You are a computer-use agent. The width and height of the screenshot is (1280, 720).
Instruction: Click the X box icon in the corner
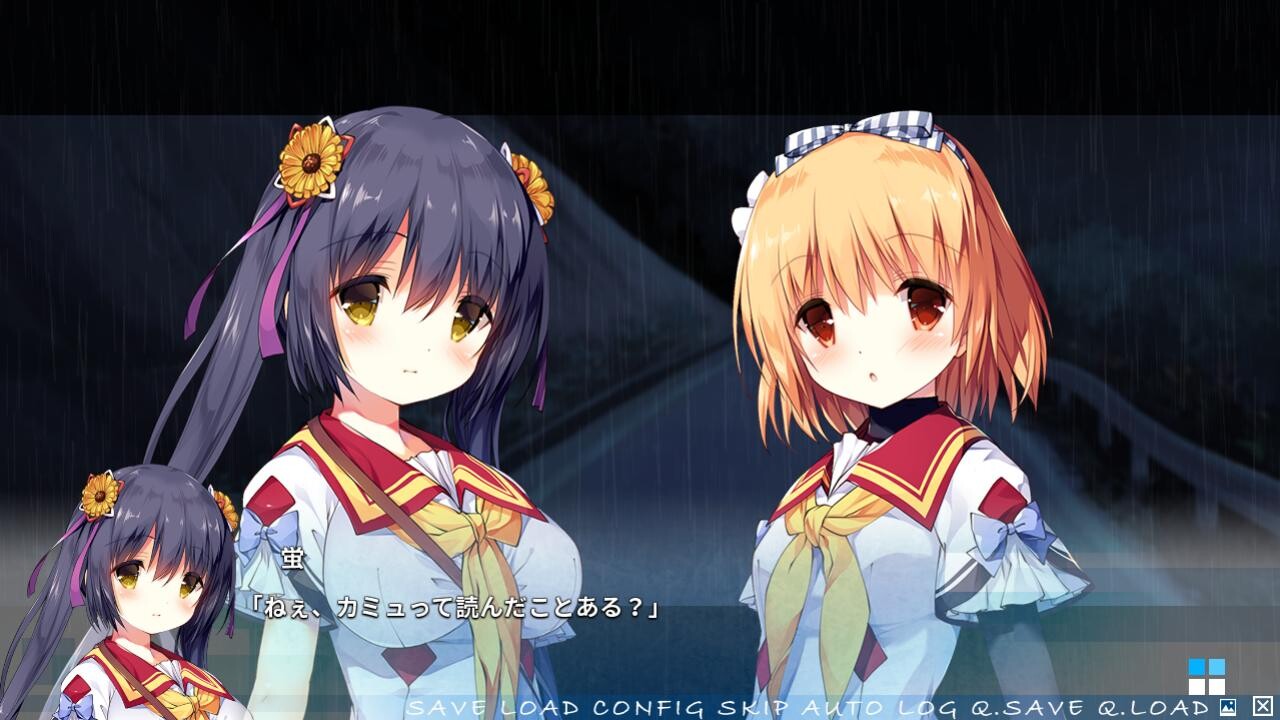point(1262,706)
